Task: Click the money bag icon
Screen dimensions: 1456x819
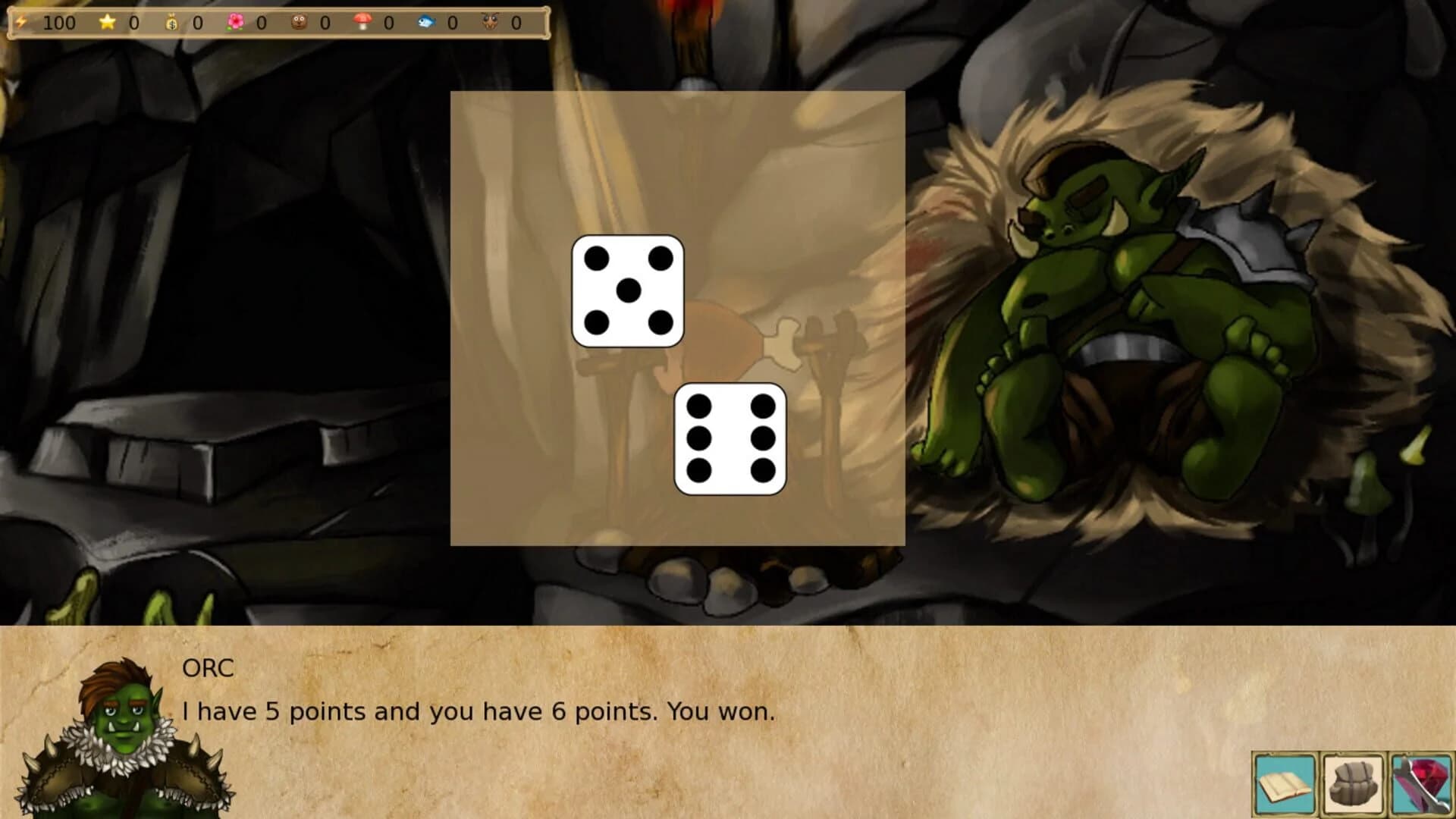Action: tap(171, 23)
